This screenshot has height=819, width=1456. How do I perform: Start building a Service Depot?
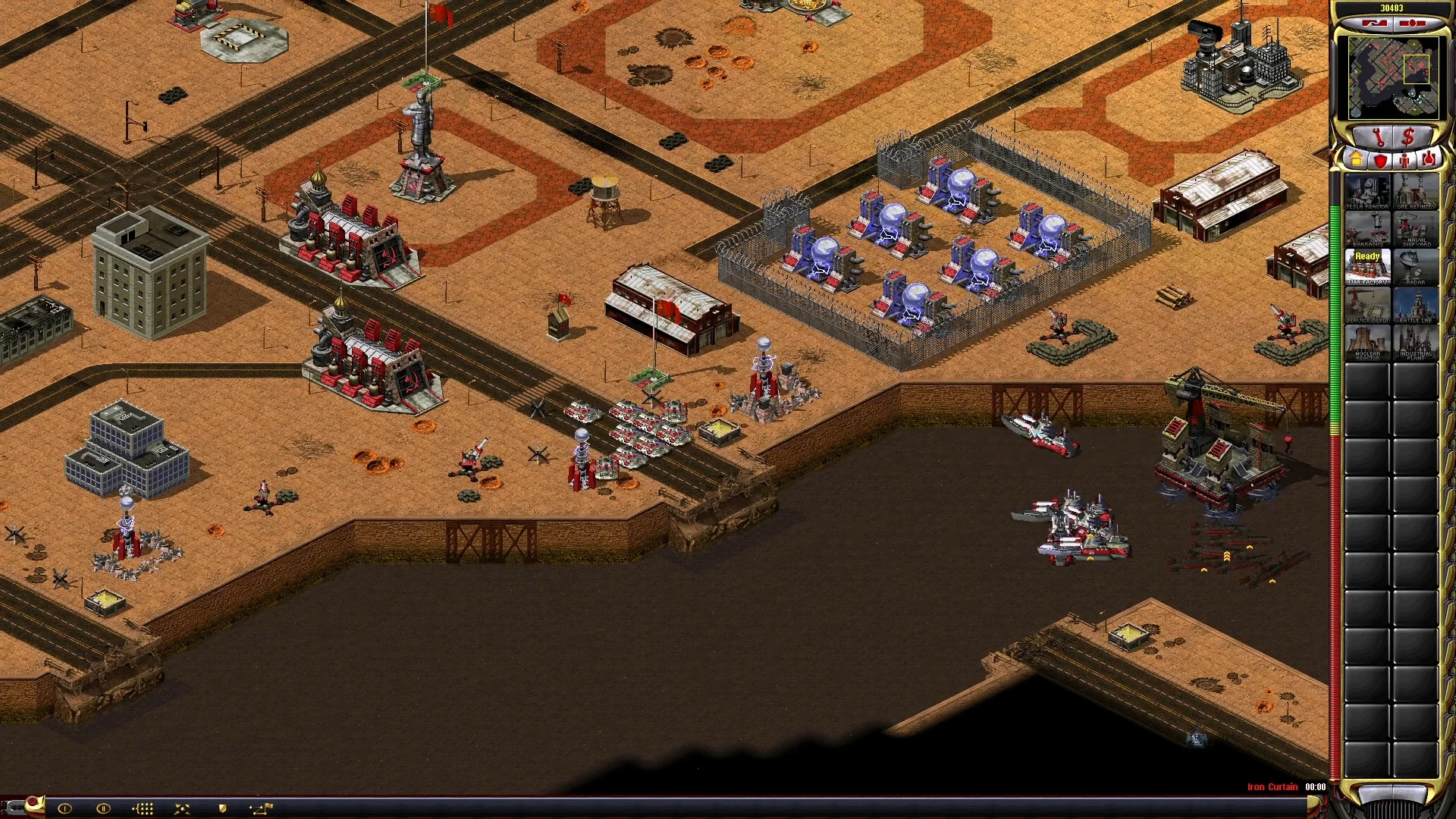[1367, 306]
